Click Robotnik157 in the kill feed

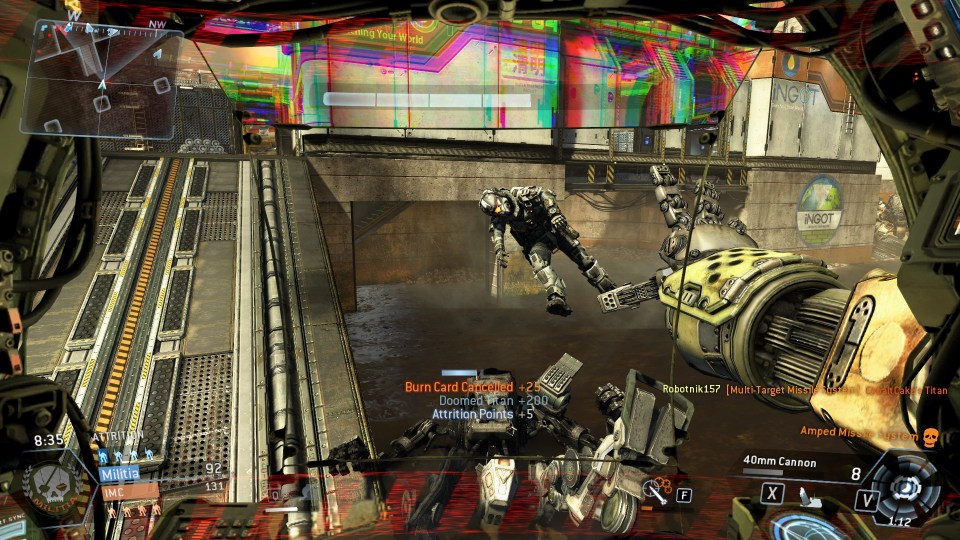click(x=691, y=389)
